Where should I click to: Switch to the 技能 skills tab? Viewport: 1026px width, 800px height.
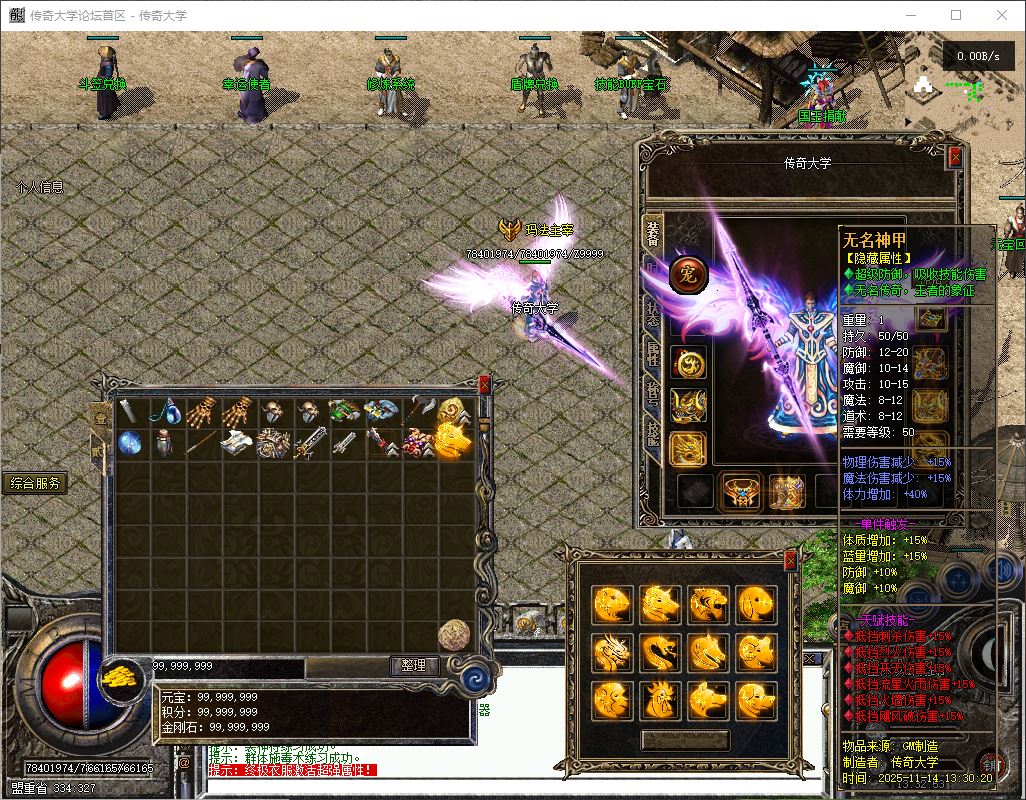pyautogui.click(x=652, y=437)
